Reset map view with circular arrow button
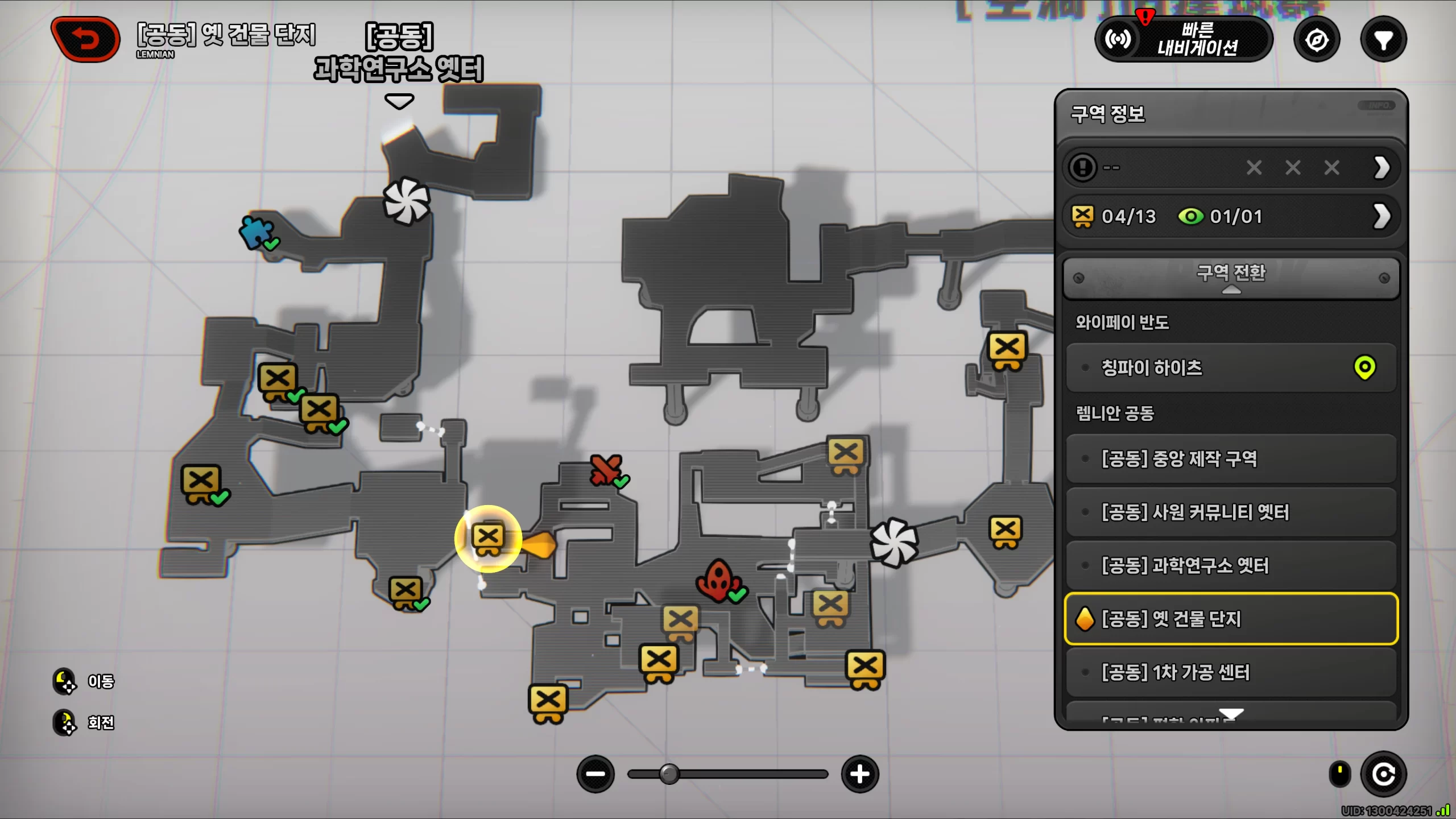 point(1383,774)
